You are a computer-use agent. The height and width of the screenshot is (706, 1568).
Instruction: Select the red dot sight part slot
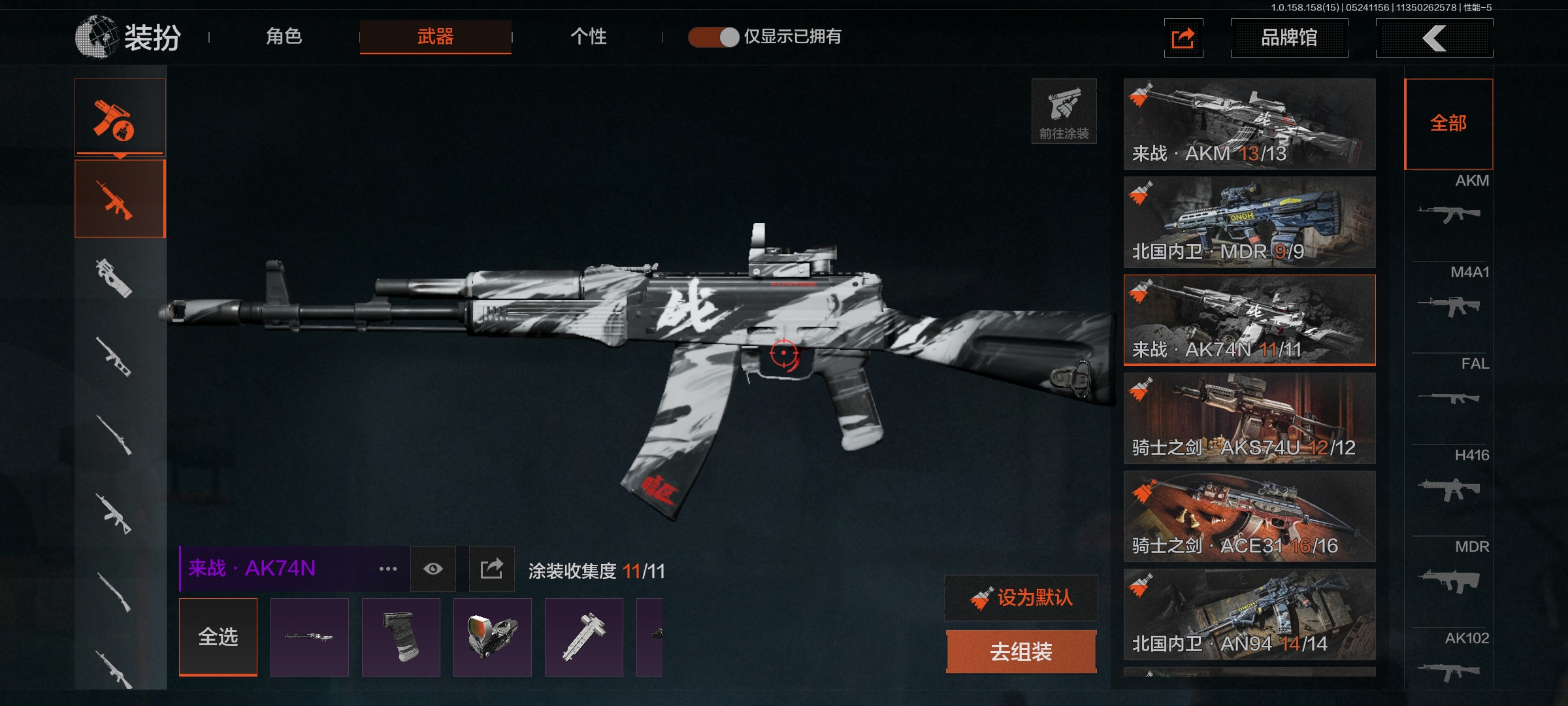pyautogui.click(x=492, y=637)
